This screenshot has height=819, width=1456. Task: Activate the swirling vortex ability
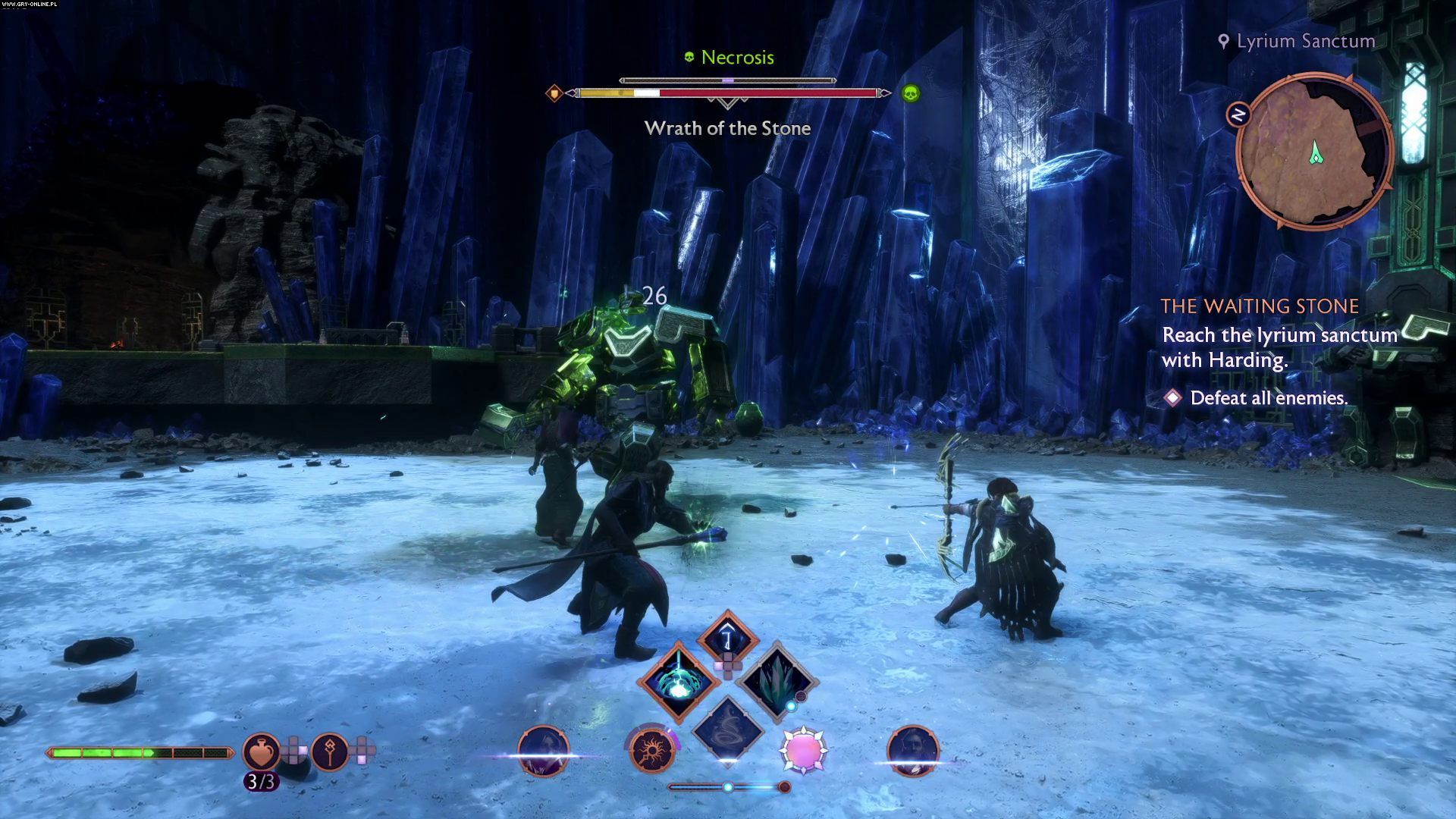pyautogui.click(x=727, y=730)
